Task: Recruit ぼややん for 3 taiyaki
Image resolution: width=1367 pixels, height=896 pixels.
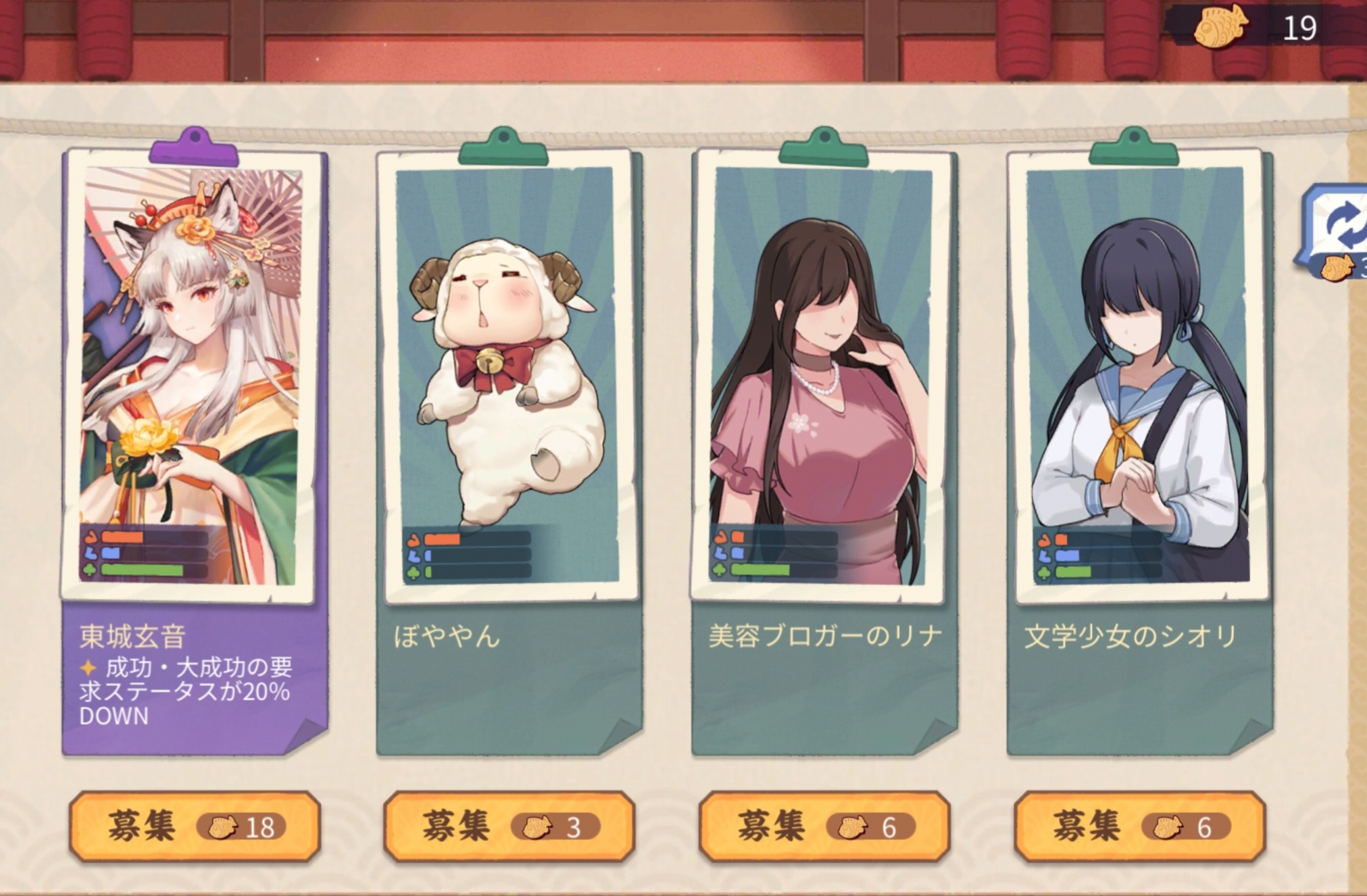Action: pos(509,826)
